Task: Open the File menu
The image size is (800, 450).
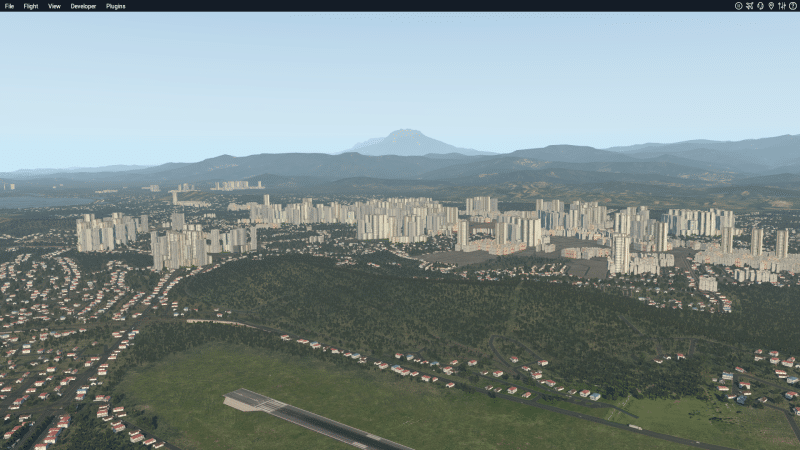Action: 9,6
